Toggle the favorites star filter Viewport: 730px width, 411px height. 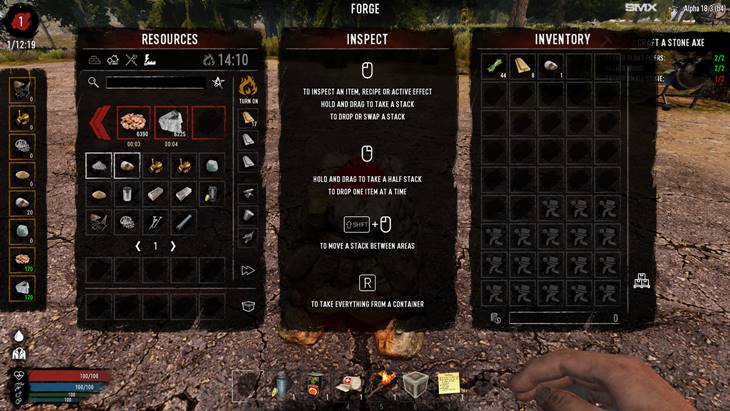pyautogui.click(x=218, y=83)
